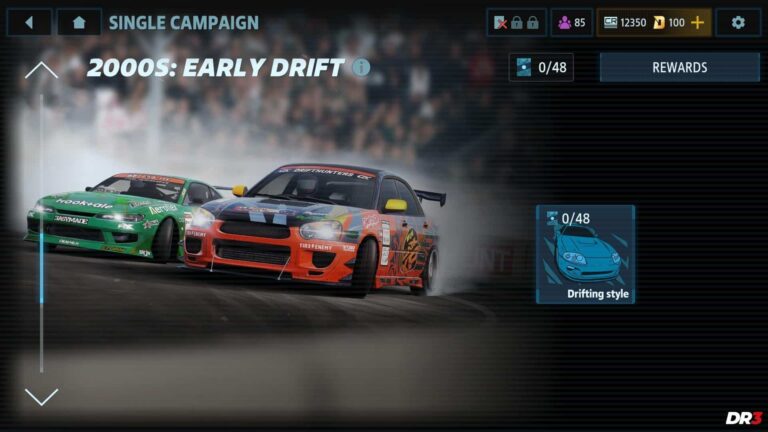
Task: Go back with the left arrow button
Action: coord(29,22)
